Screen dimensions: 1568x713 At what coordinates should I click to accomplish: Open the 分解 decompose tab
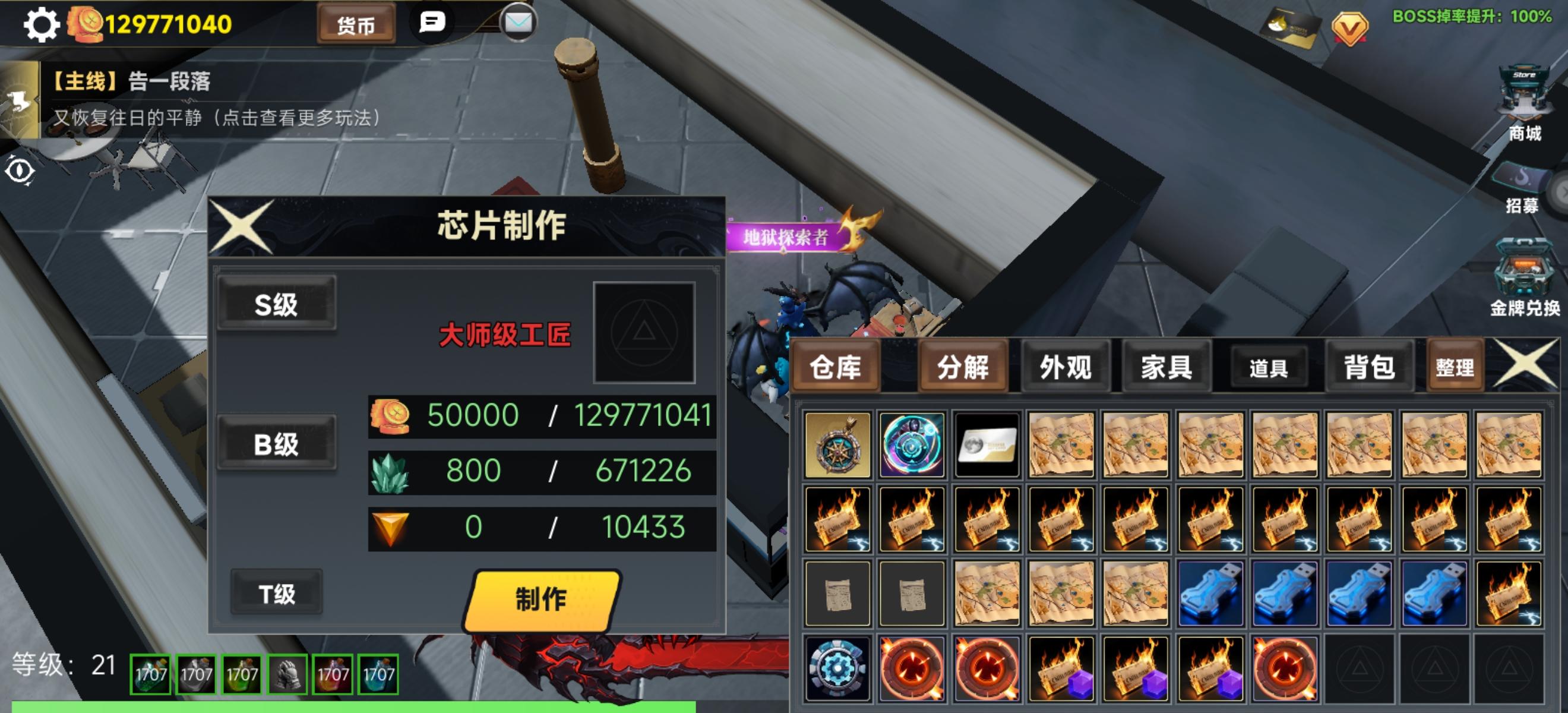pyautogui.click(x=963, y=367)
